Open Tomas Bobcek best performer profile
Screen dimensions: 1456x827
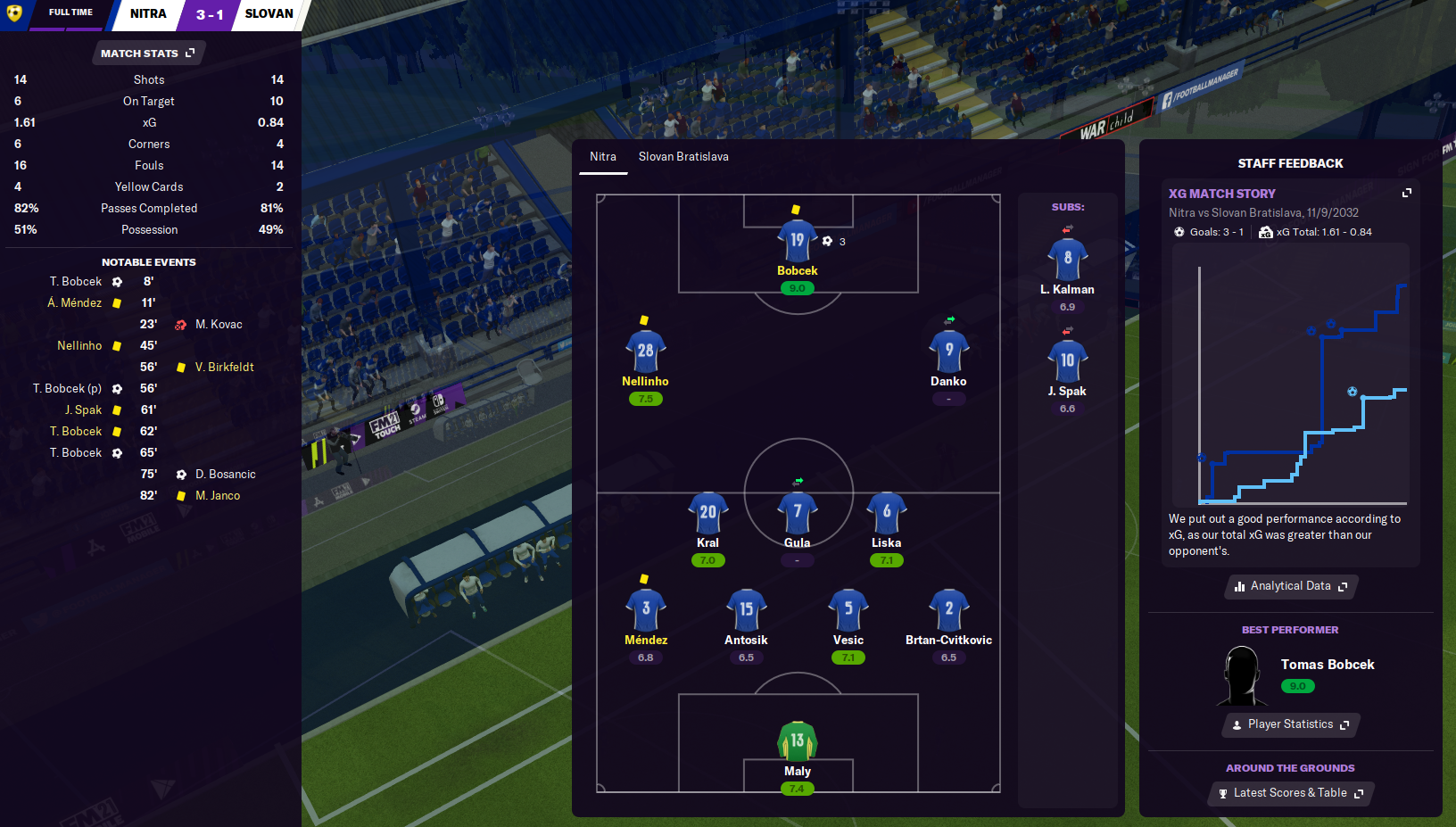click(1327, 665)
